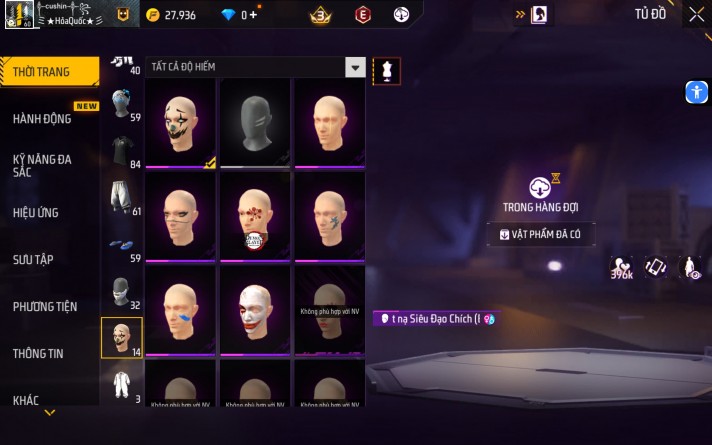This screenshot has width=712, height=445.
Task: Close the Tủ Đồ wardrobe screen
Action: point(696,15)
